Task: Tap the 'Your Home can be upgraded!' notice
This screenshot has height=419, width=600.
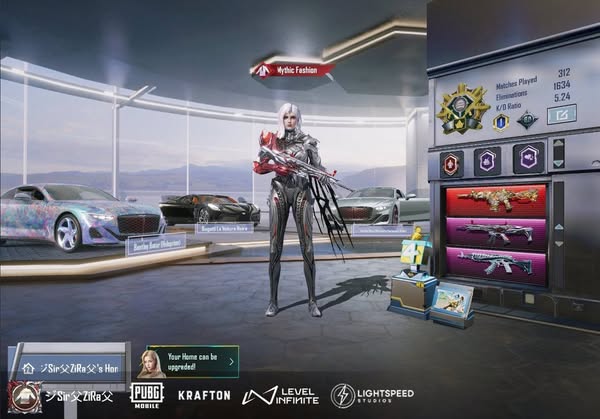Action: click(x=193, y=360)
